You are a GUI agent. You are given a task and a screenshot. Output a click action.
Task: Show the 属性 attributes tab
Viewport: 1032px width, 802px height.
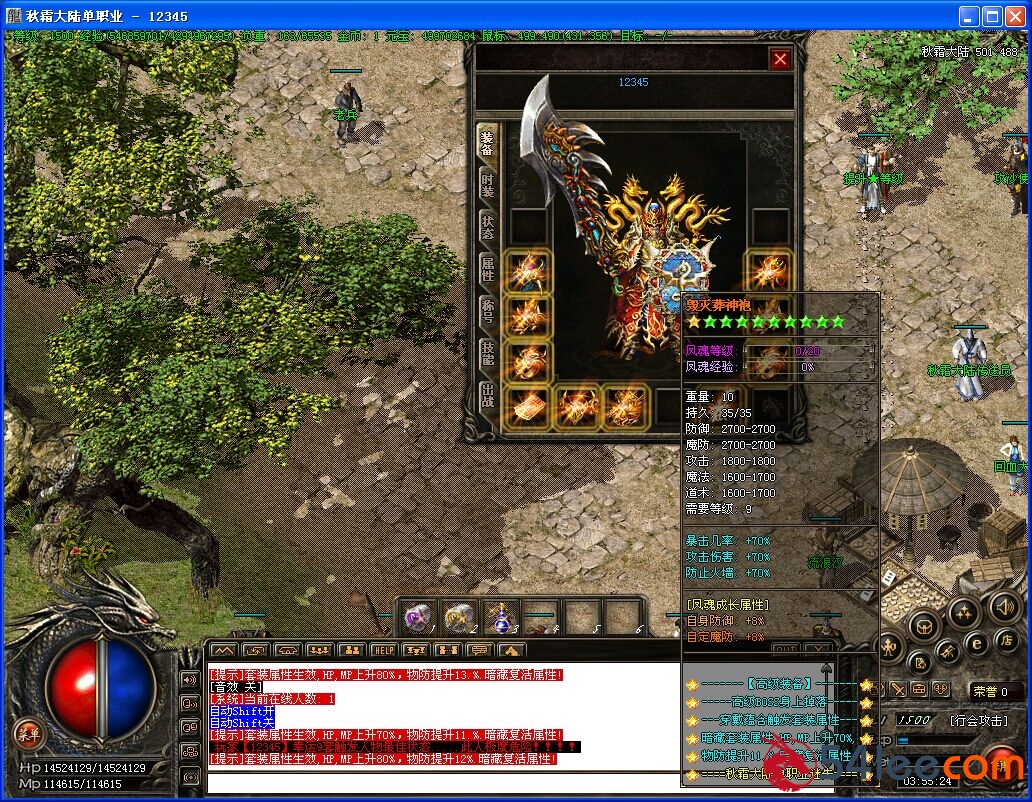point(487,268)
